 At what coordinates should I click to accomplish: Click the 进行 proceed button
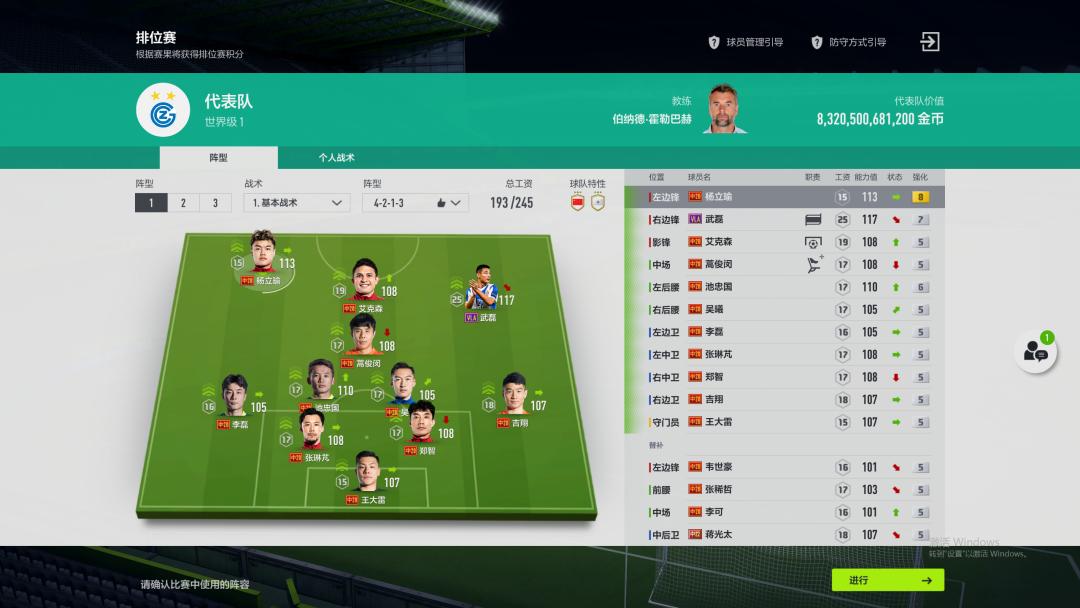[x=887, y=580]
